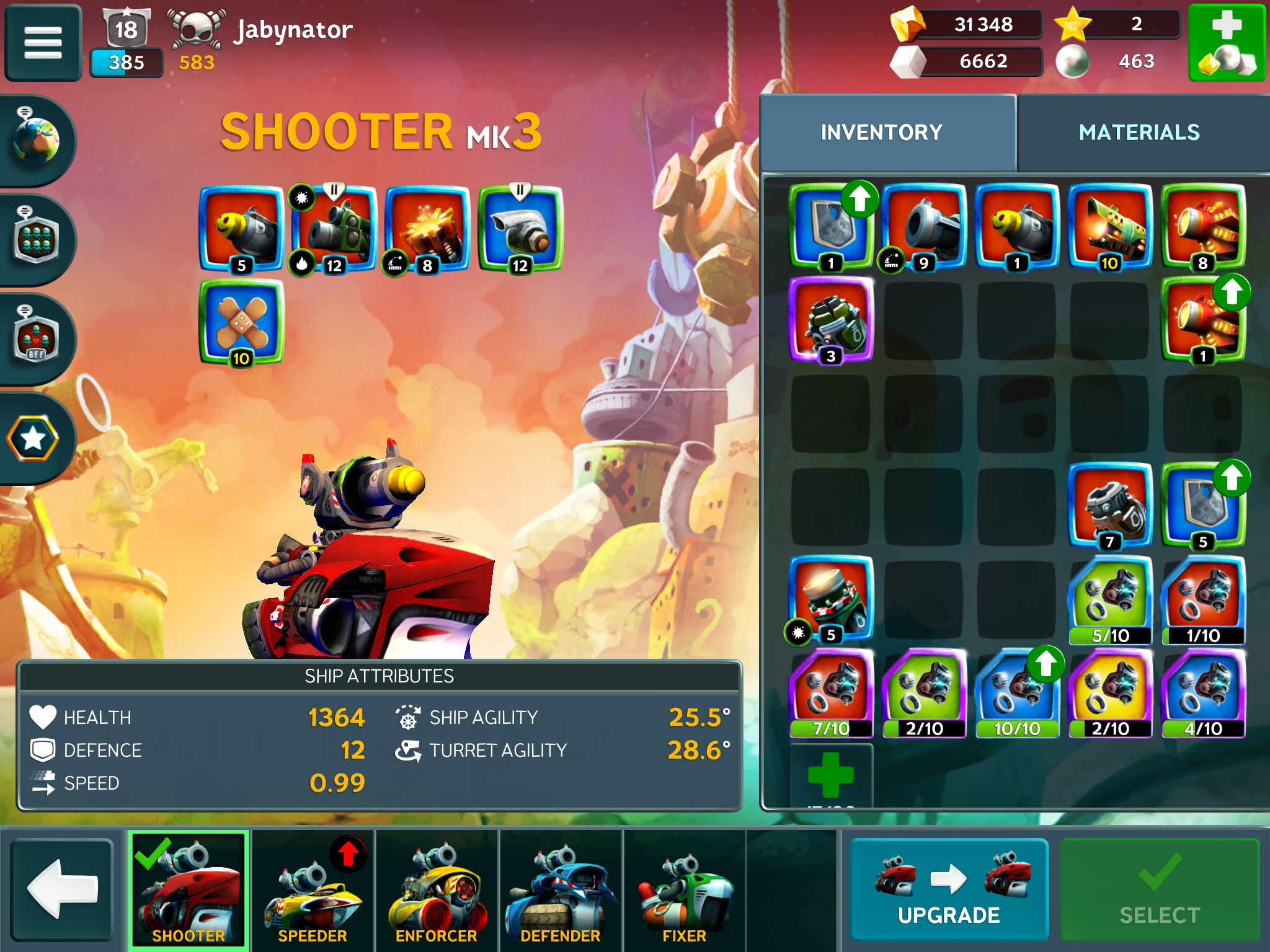Select the Defender ship

tap(561, 889)
